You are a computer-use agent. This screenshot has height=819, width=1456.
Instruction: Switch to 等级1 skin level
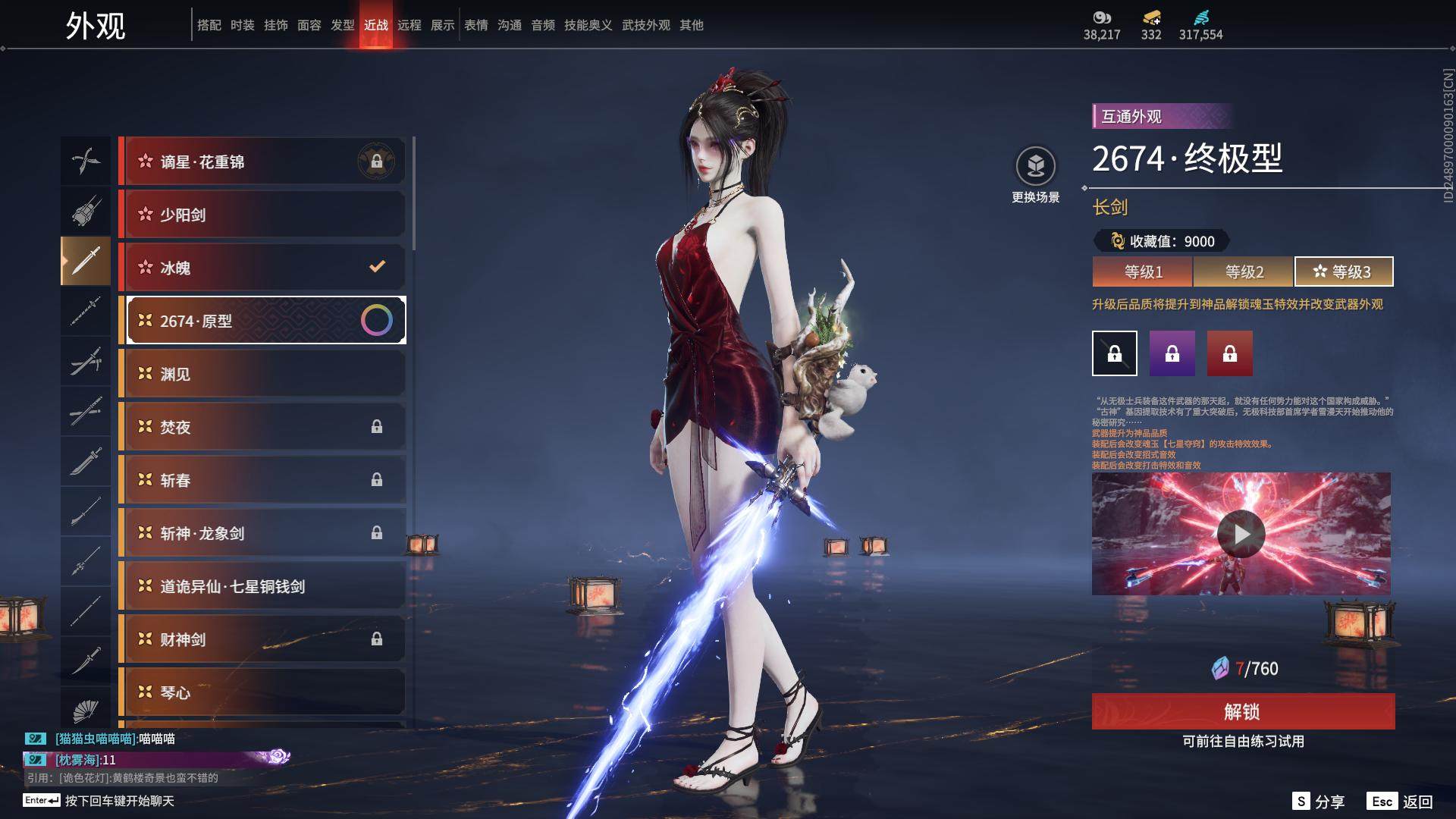[x=1143, y=271]
